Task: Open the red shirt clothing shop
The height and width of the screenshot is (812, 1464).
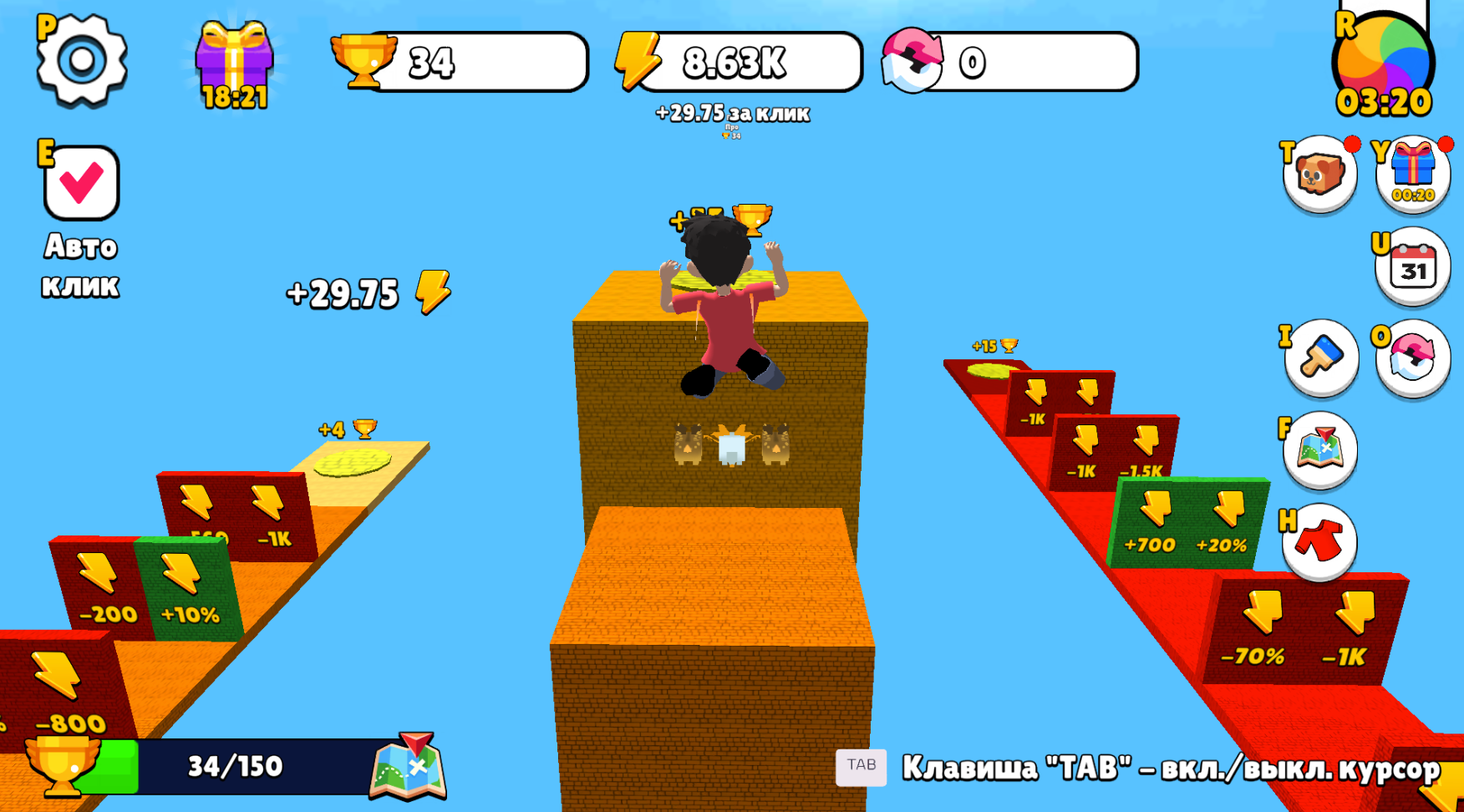Action: [x=1319, y=543]
